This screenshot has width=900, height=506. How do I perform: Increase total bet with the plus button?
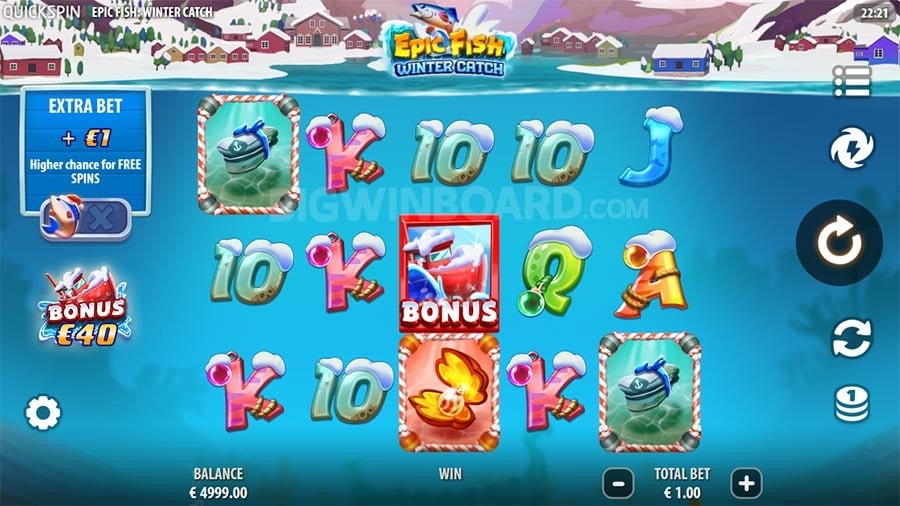point(746,483)
